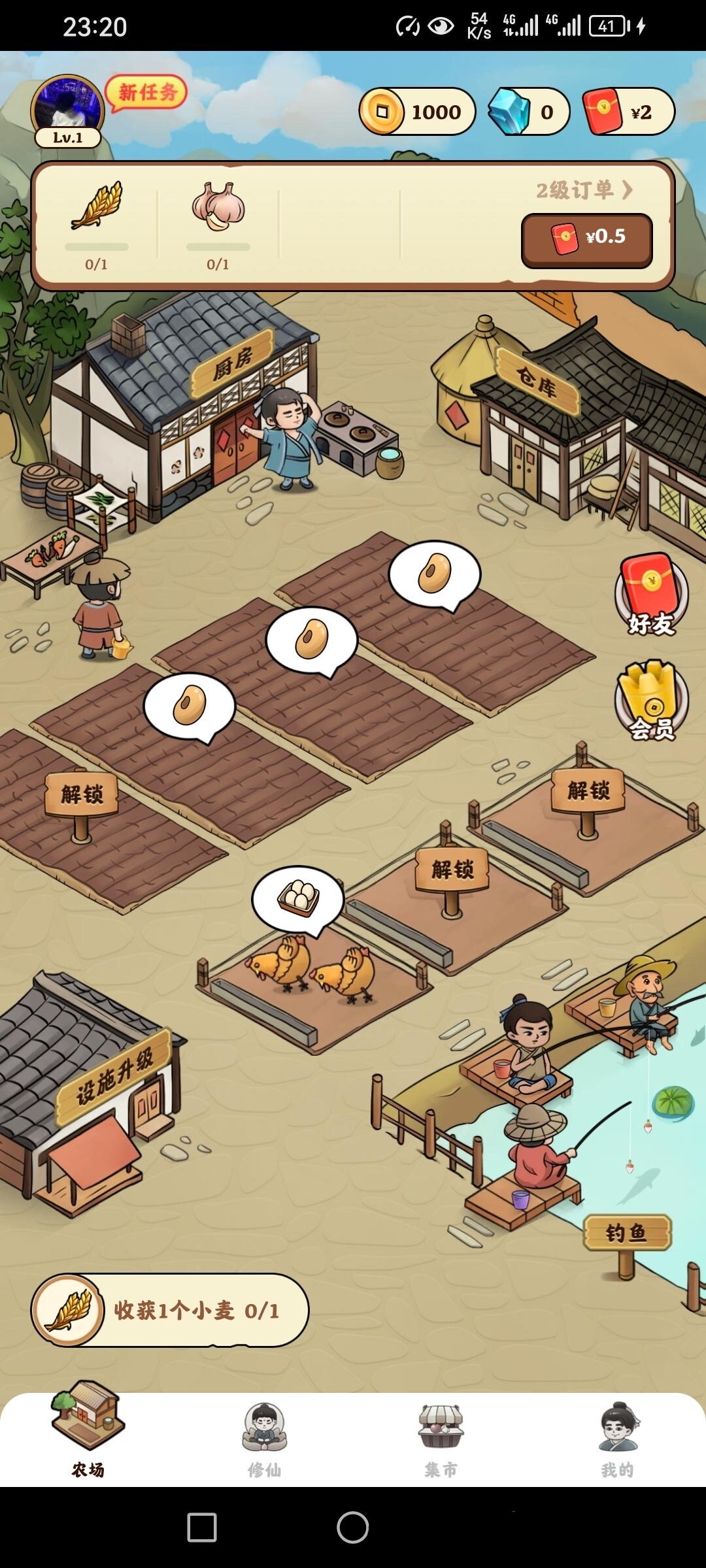Open the 收获1个小麦 quest tracker
Image resolution: width=706 pixels, height=1568 pixels.
[170, 1310]
